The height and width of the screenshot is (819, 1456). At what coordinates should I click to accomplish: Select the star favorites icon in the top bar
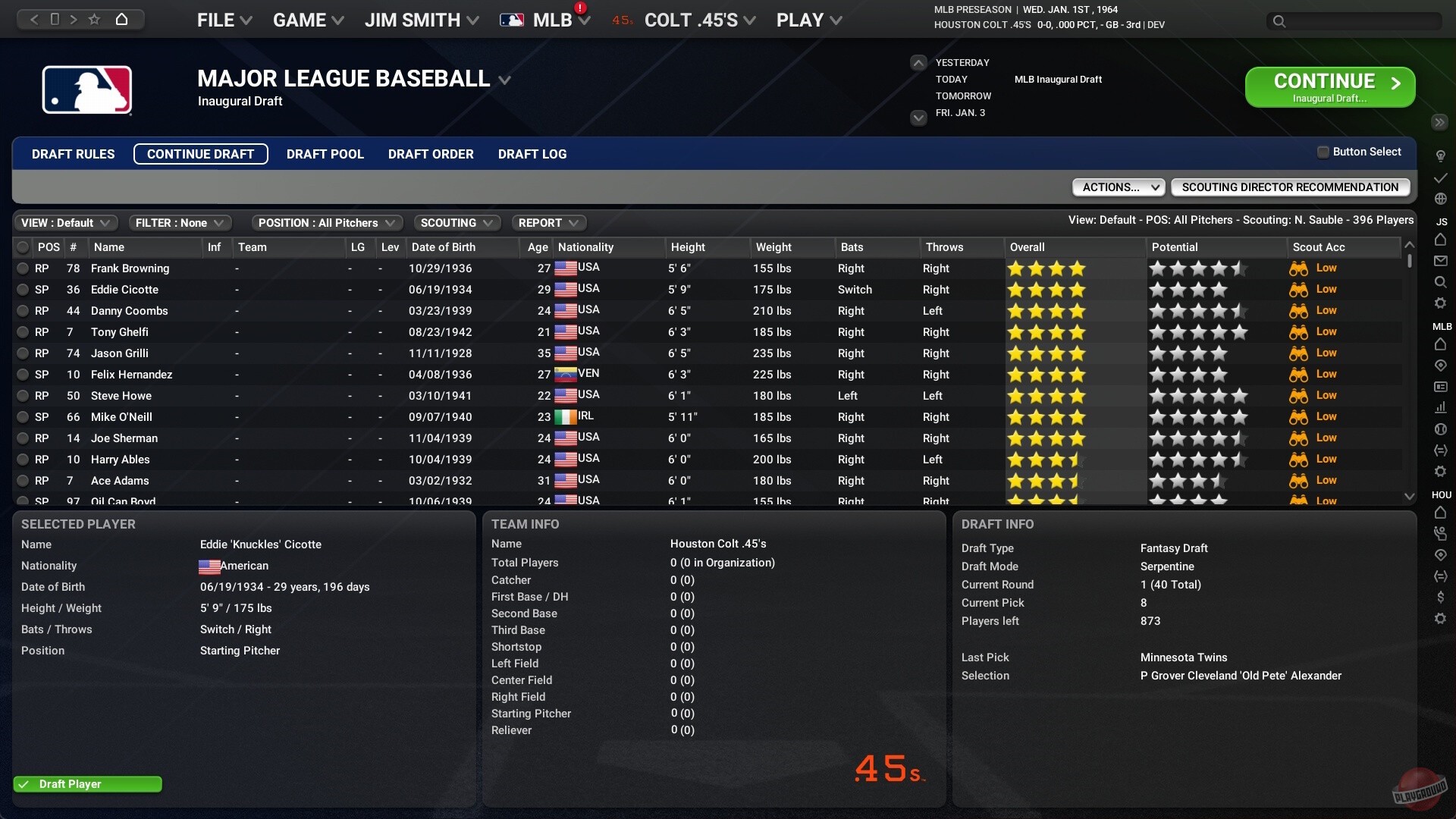pyautogui.click(x=94, y=19)
